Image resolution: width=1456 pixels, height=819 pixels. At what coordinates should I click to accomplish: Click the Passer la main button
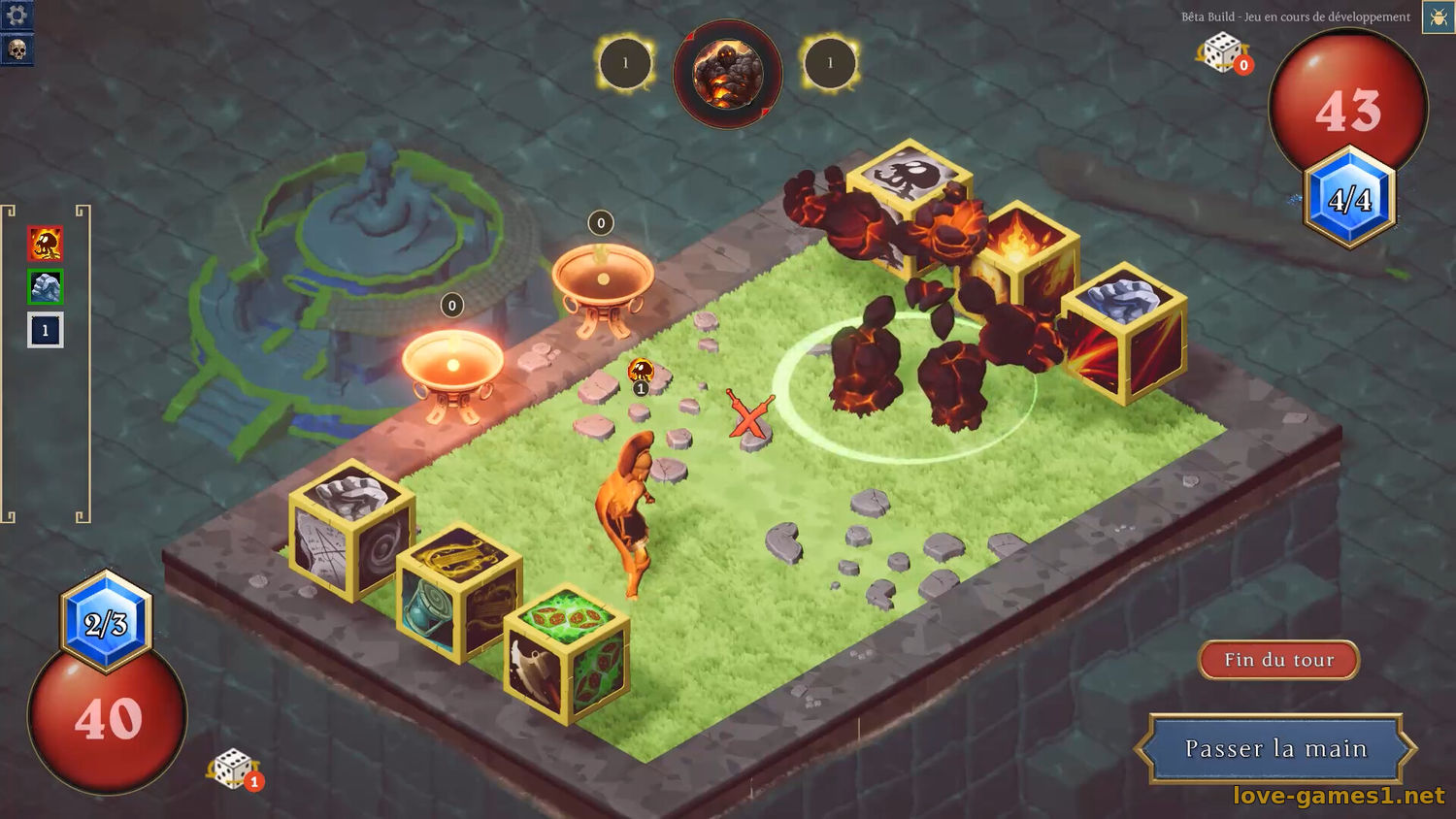1275,748
